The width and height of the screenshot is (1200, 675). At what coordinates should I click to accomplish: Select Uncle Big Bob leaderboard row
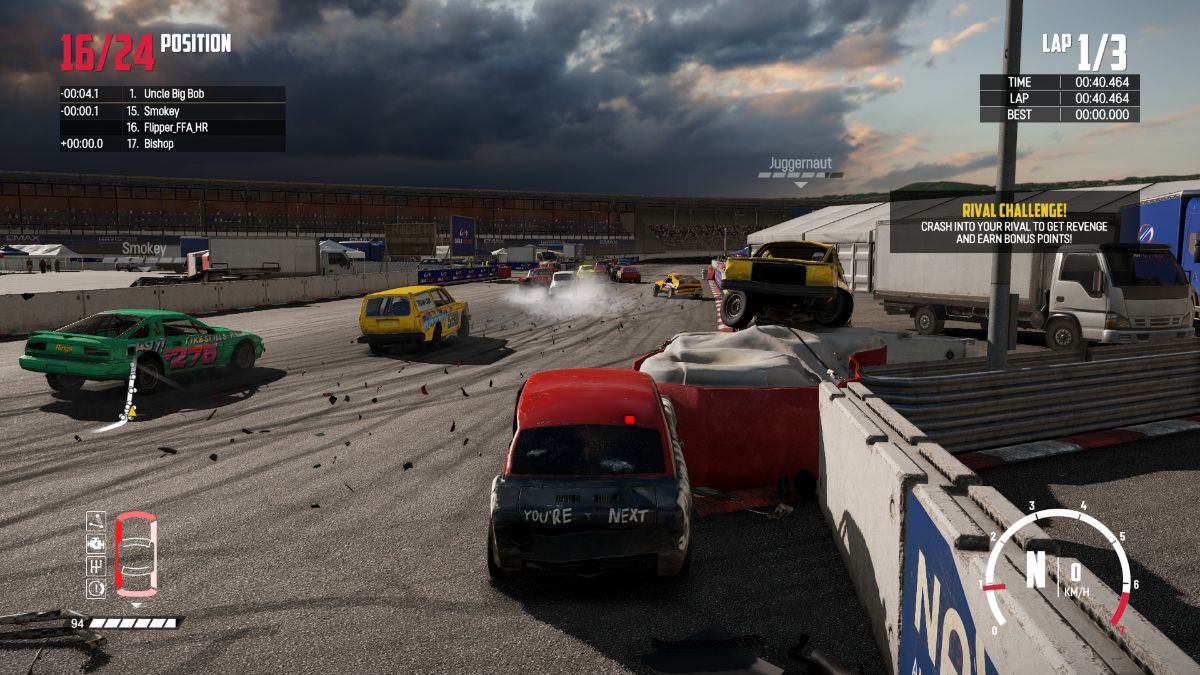(x=172, y=94)
